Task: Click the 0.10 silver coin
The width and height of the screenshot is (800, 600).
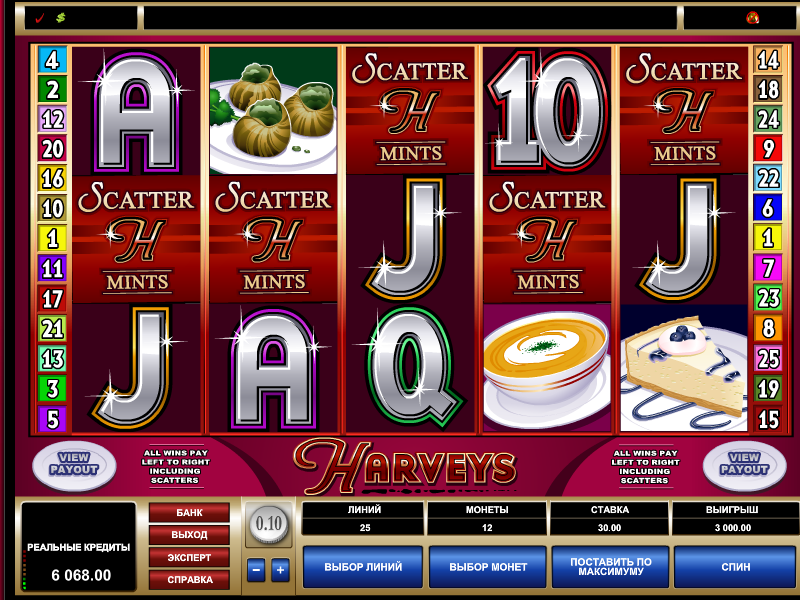Action: (x=267, y=522)
